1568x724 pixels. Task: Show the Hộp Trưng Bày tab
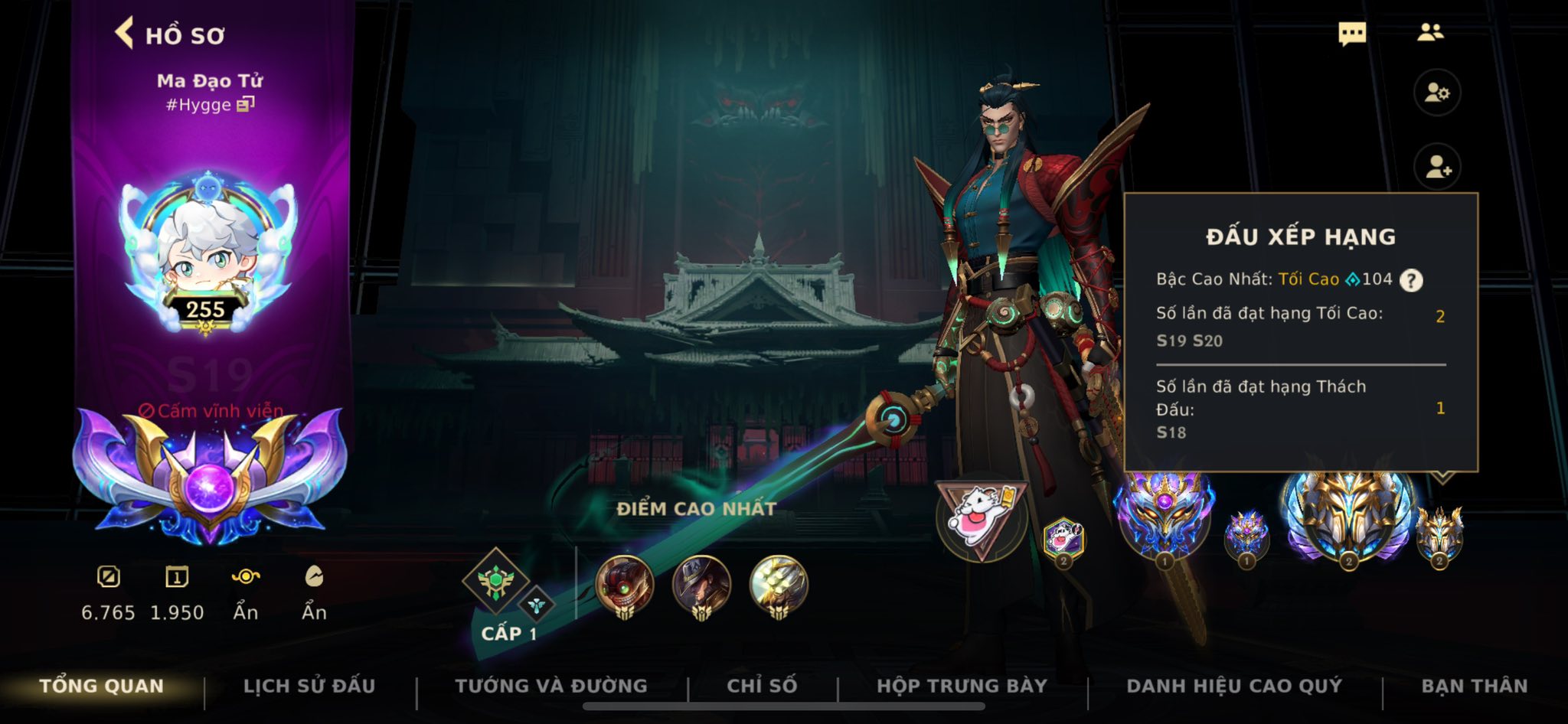click(x=962, y=686)
